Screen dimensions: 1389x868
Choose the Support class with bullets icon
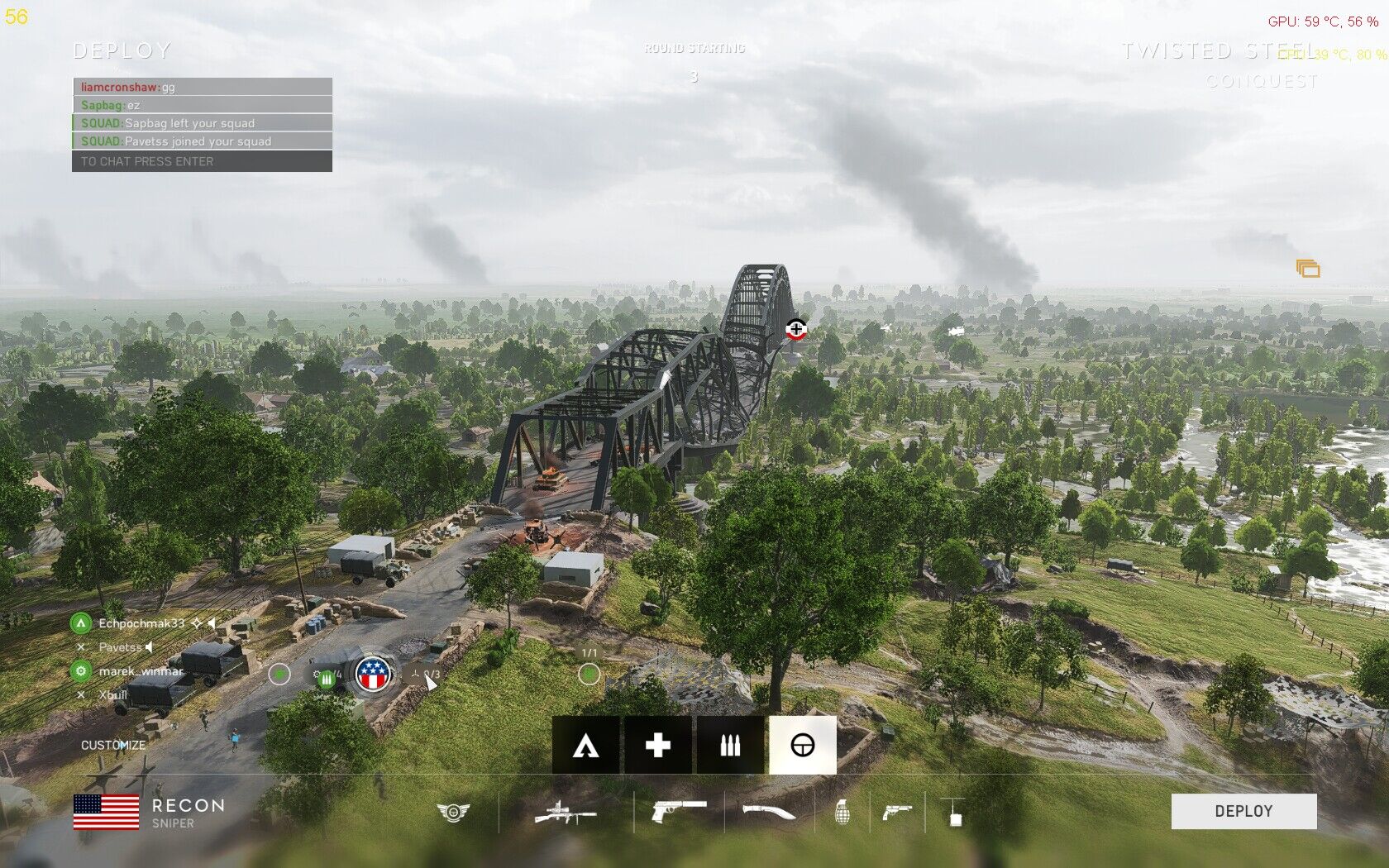(730, 746)
